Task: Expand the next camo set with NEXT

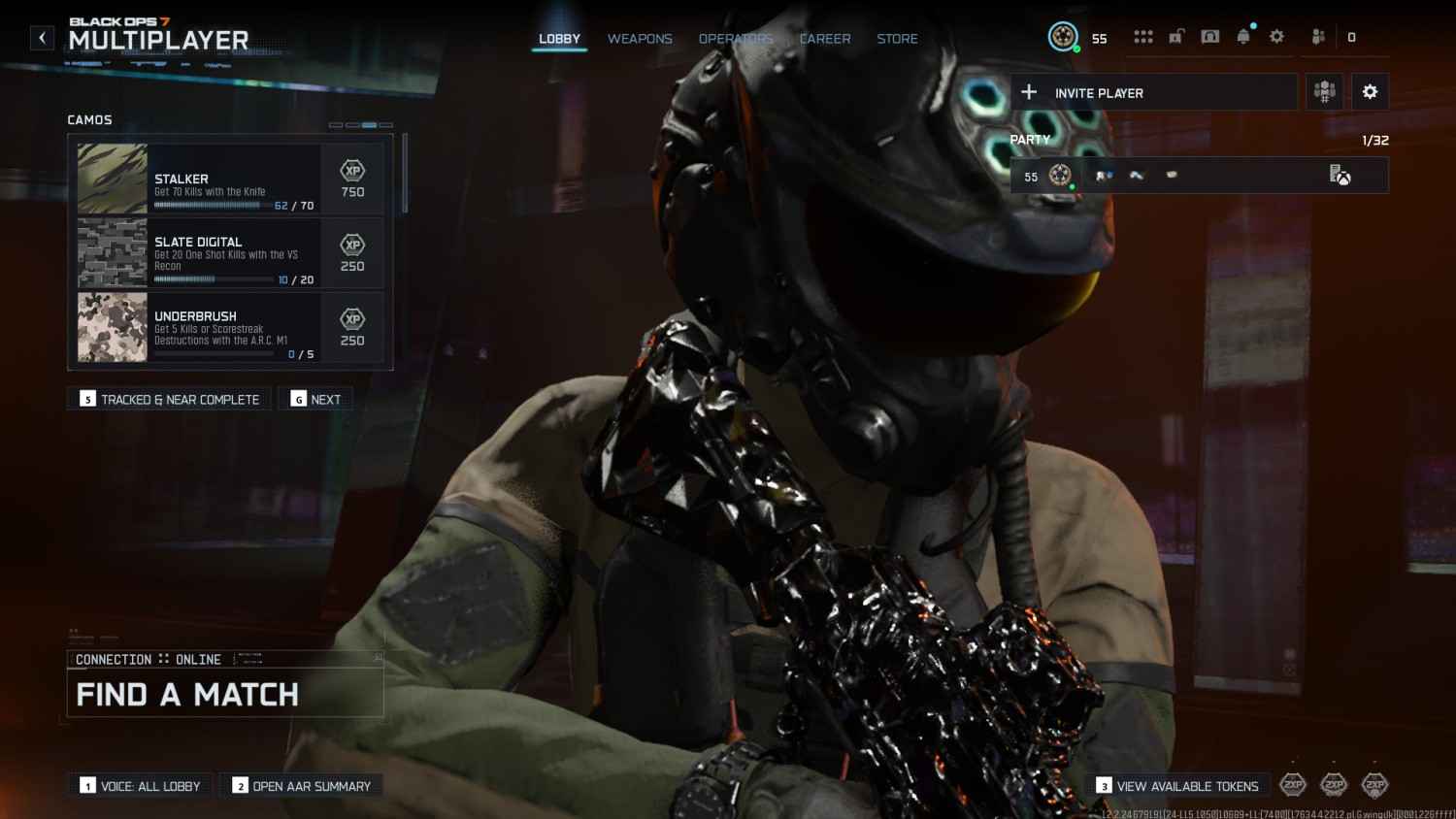Action: [315, 398]
